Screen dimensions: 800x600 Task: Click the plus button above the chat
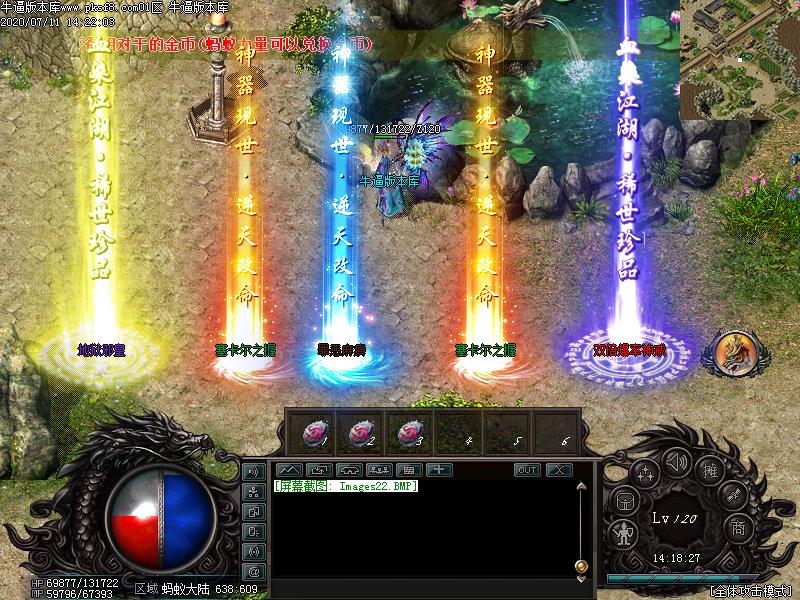439,470
